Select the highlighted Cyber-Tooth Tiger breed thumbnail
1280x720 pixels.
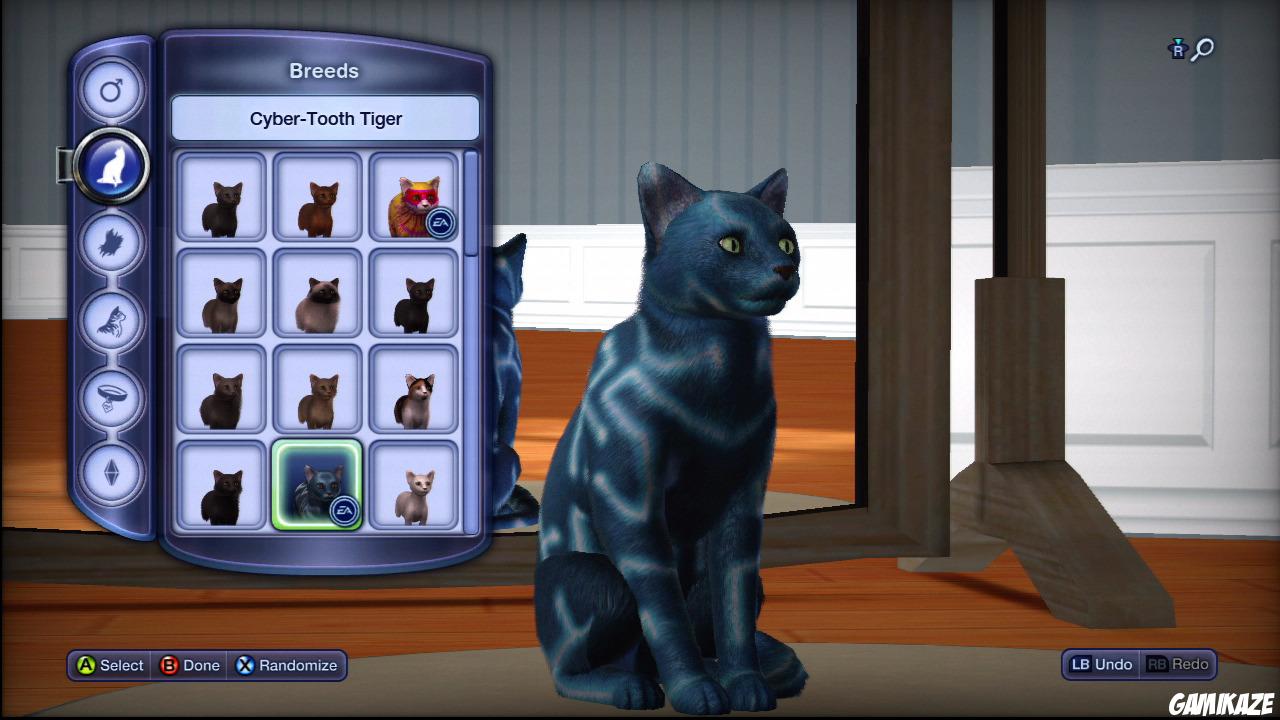(317, 486)
